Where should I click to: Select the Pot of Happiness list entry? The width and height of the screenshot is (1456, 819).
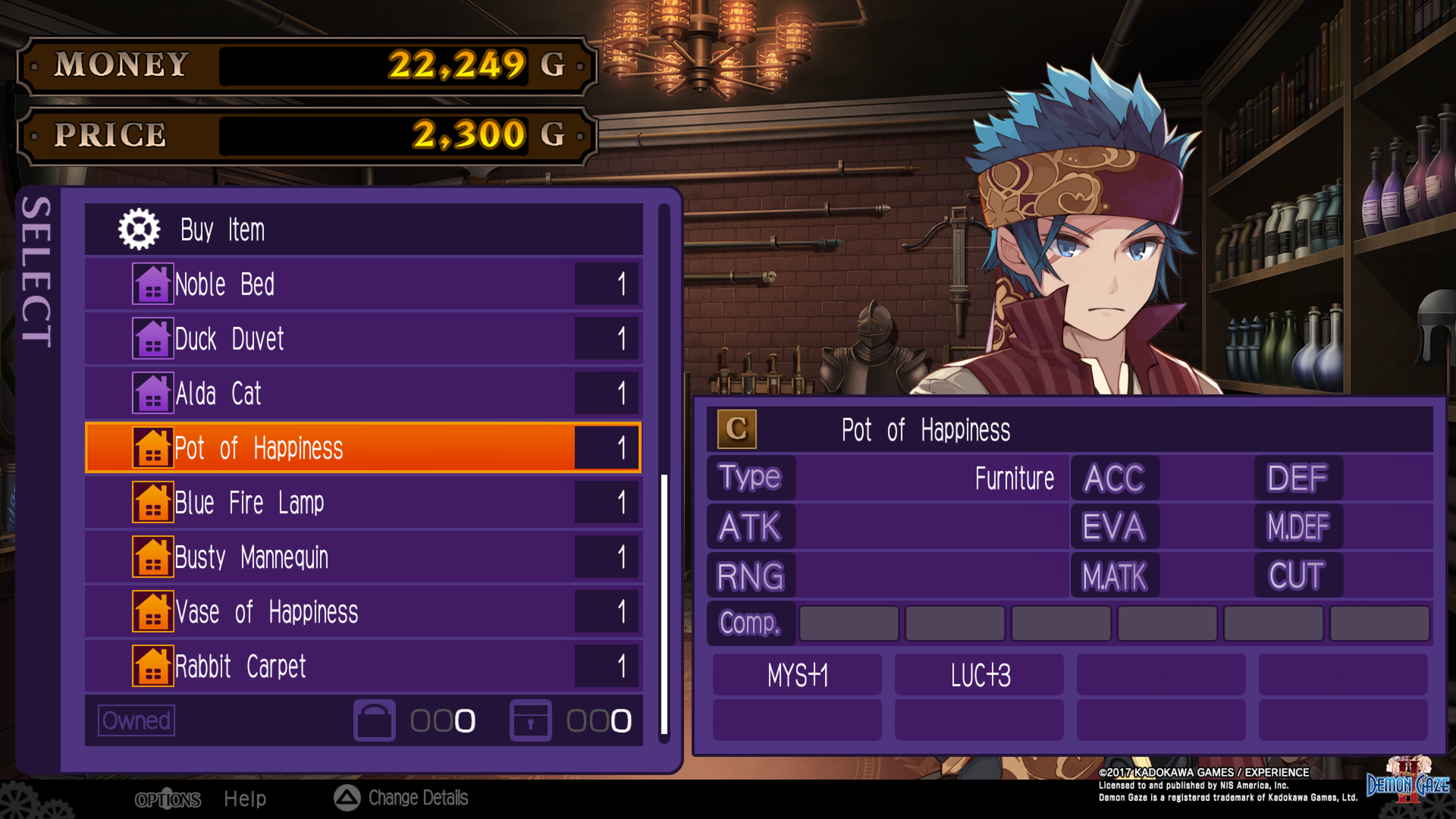[x=341, y=447]
